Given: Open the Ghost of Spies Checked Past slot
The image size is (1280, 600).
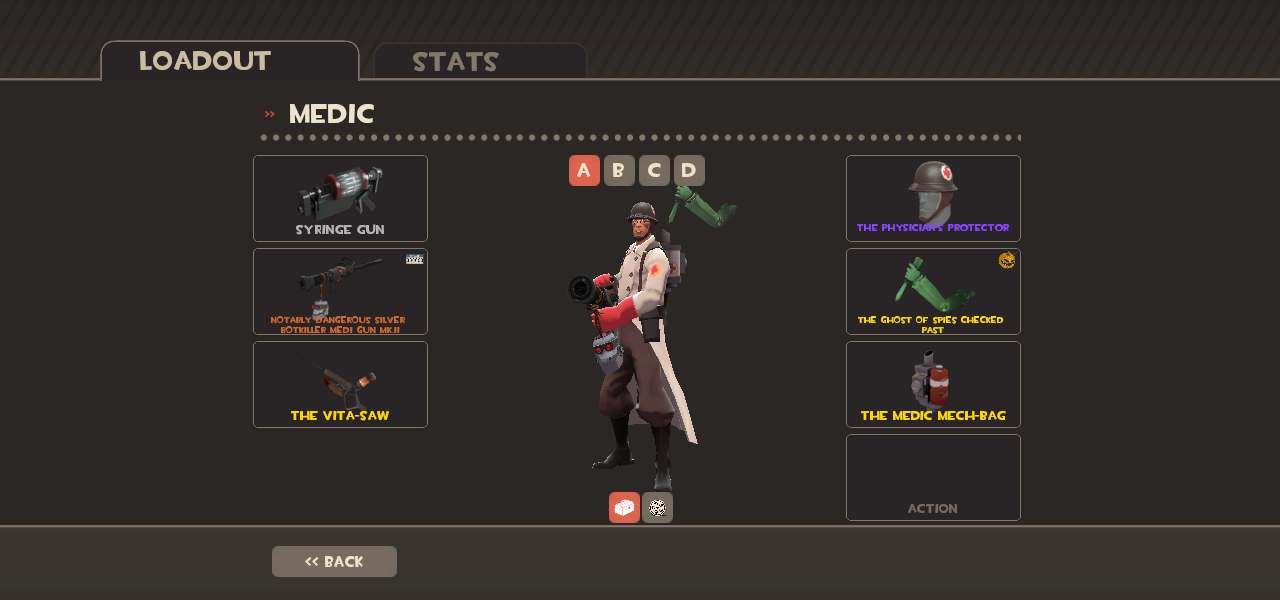Looking at the screenshot, I should pos(933,291).
